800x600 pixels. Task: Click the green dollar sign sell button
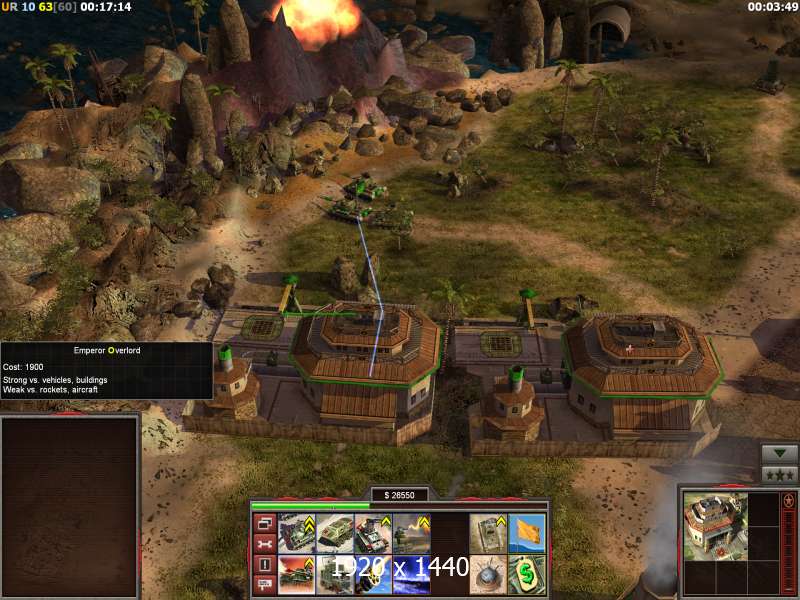pos(527,574)
